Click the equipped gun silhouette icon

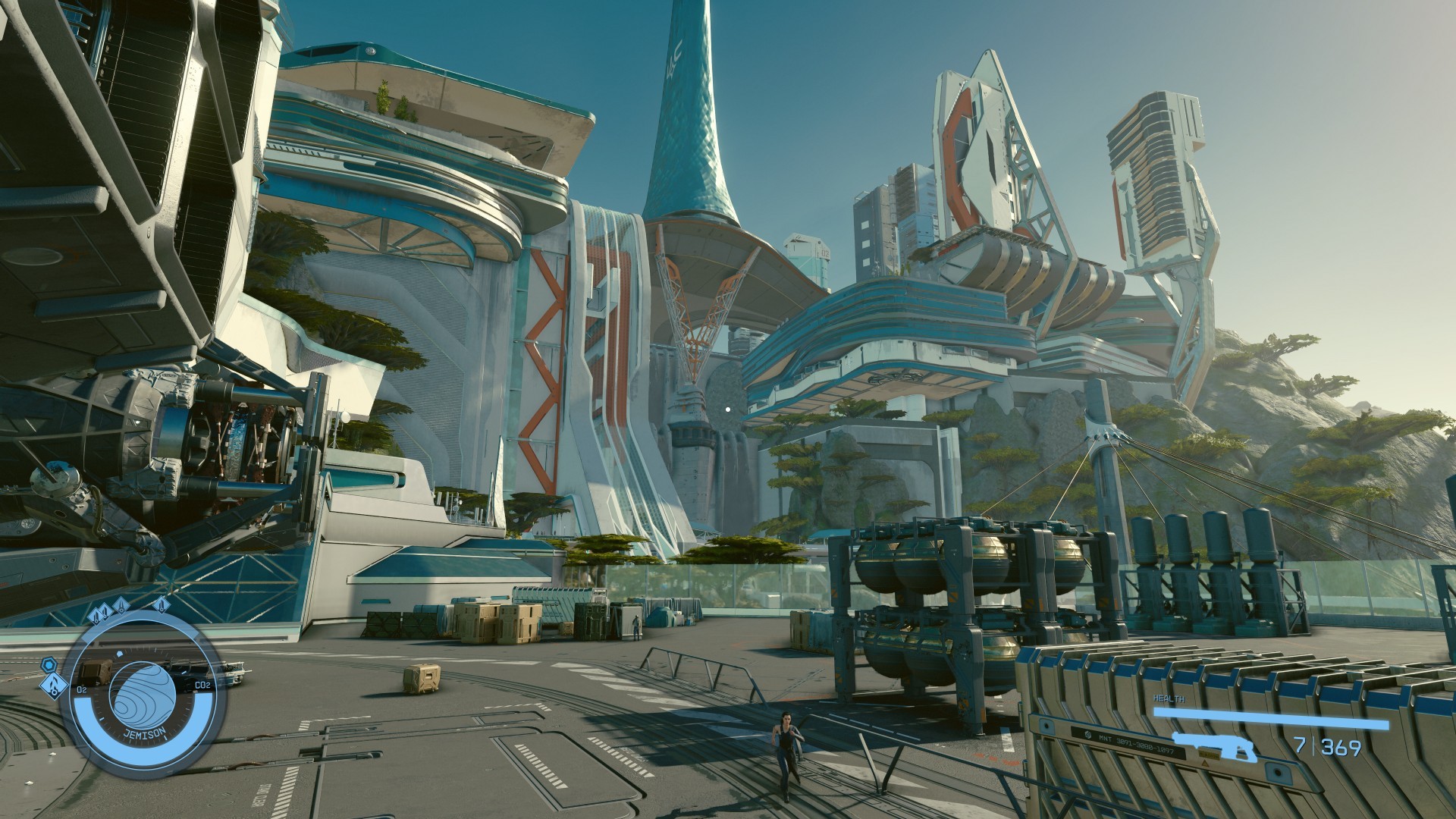1214,745
